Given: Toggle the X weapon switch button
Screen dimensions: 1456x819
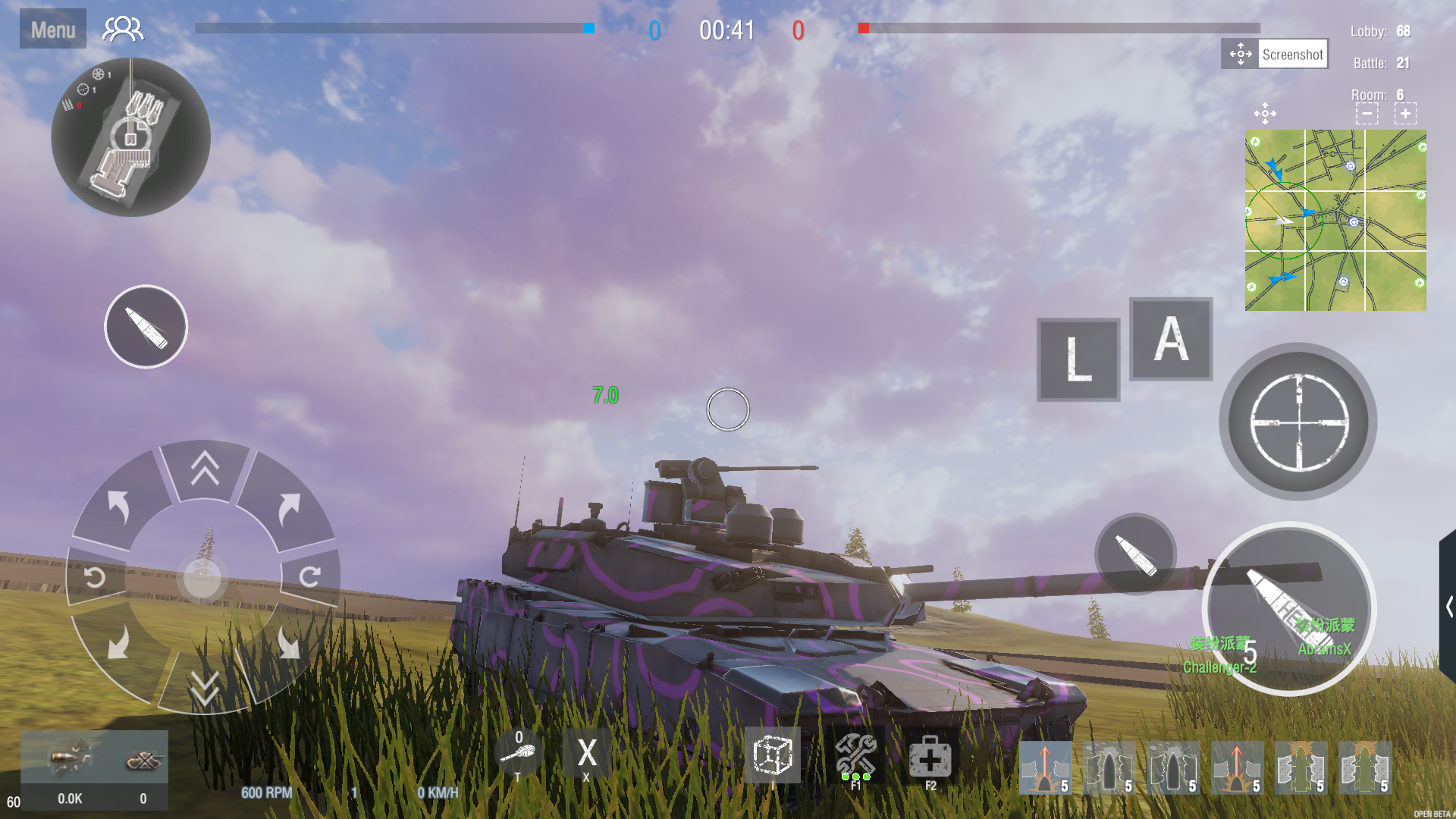Looking at the screenshot, I should coord(586,753).
